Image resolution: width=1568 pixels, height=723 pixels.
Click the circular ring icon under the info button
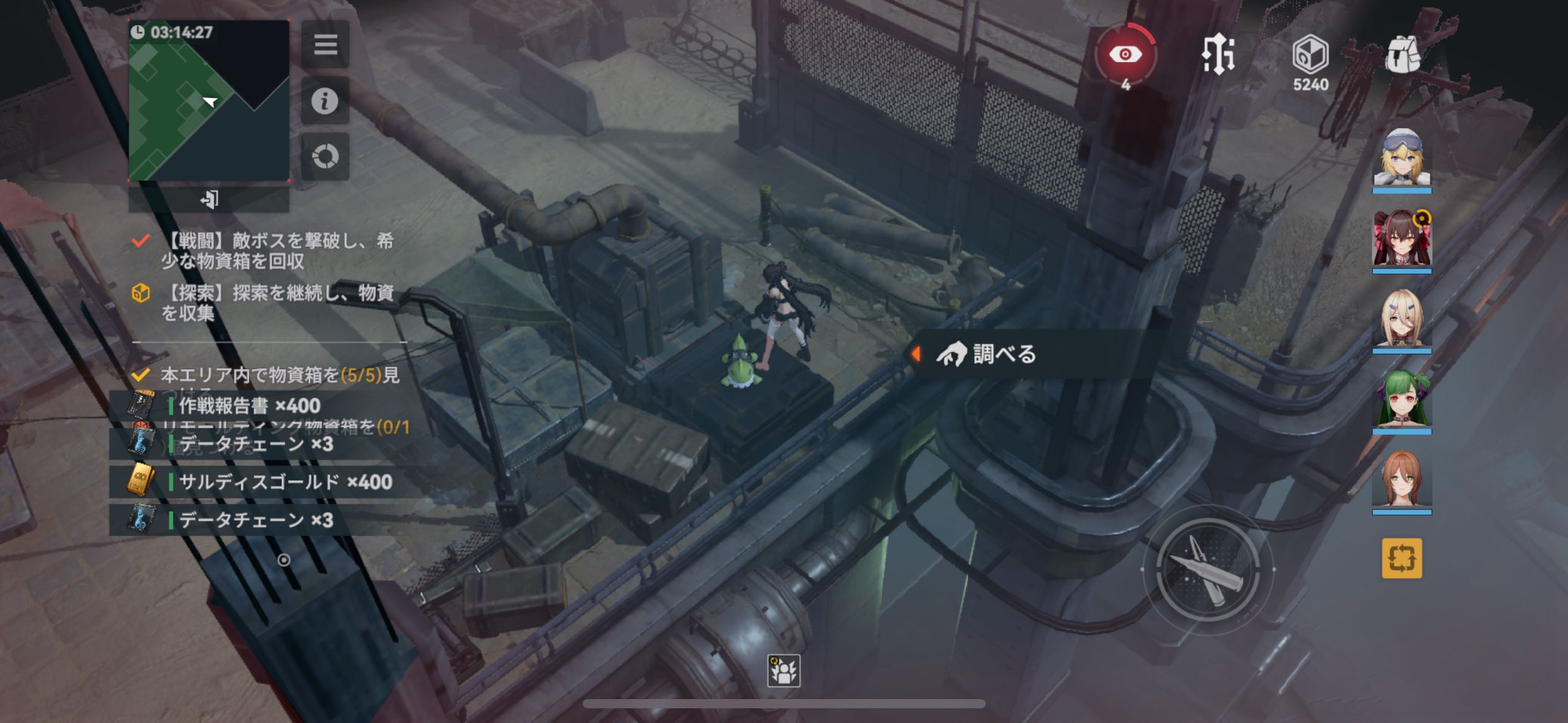pyautogui.click(x=325, y=156)
